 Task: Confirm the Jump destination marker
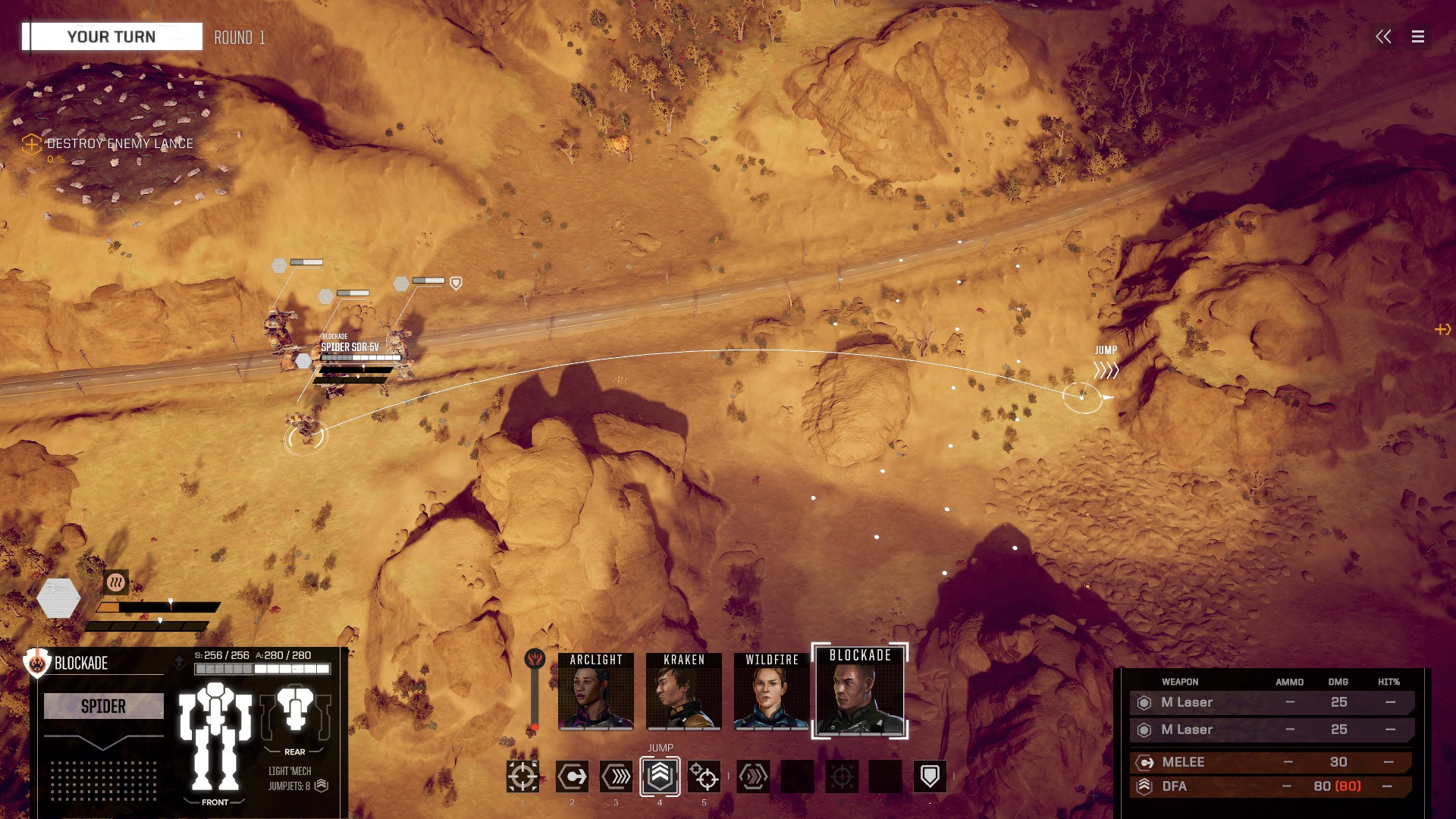coord(1082,397)
